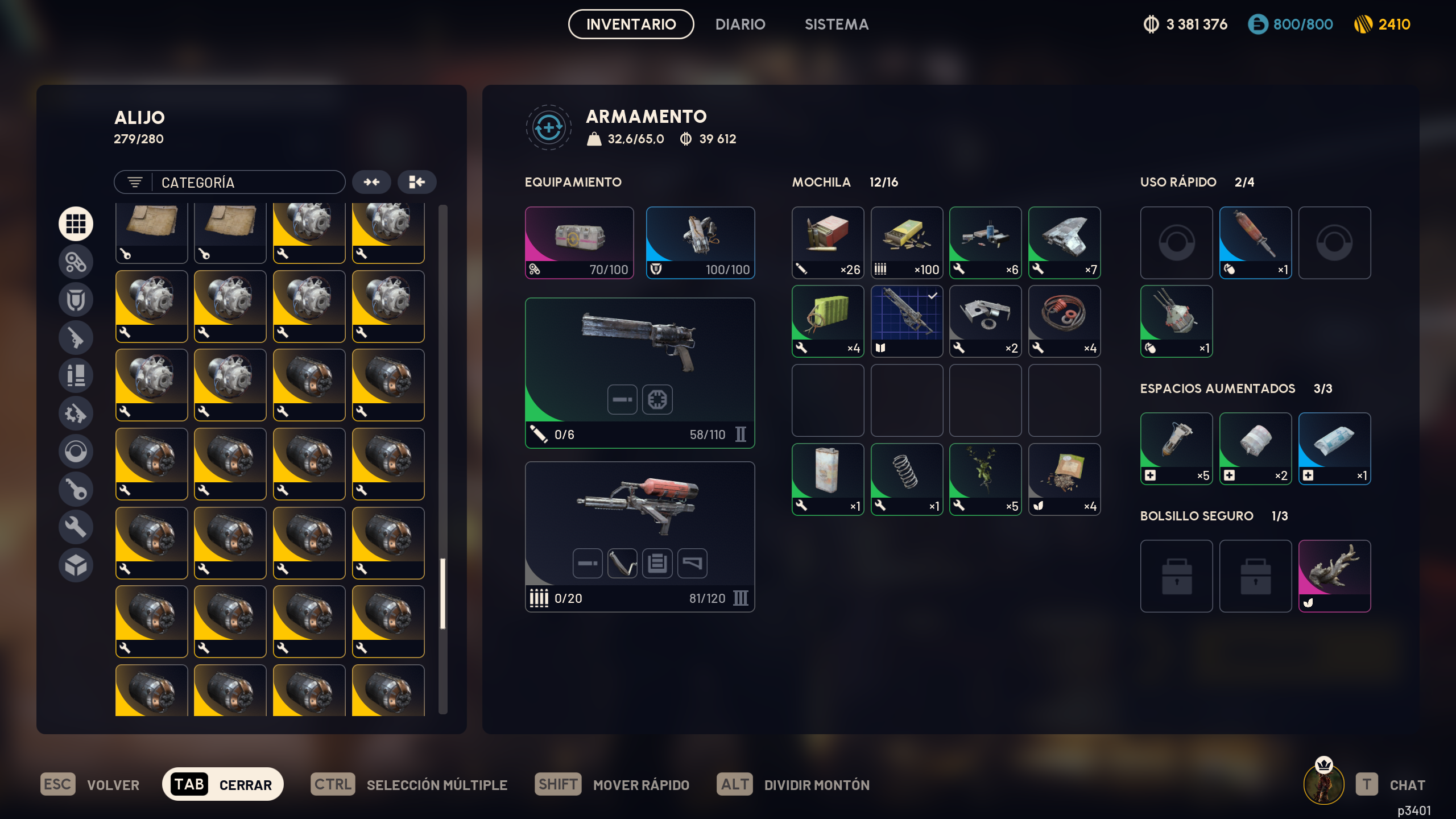Click the Armamento loadout circular icon

click(548, 127)
